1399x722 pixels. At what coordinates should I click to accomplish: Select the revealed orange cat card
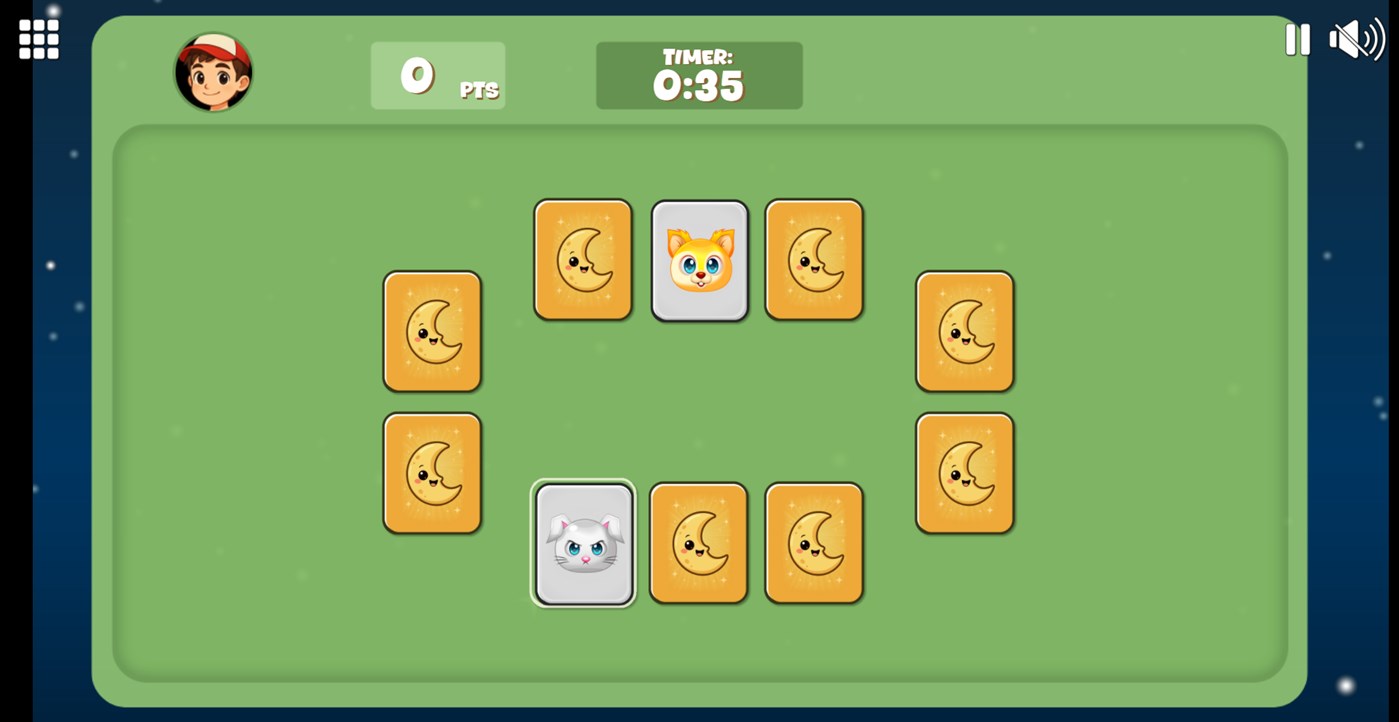699,260
